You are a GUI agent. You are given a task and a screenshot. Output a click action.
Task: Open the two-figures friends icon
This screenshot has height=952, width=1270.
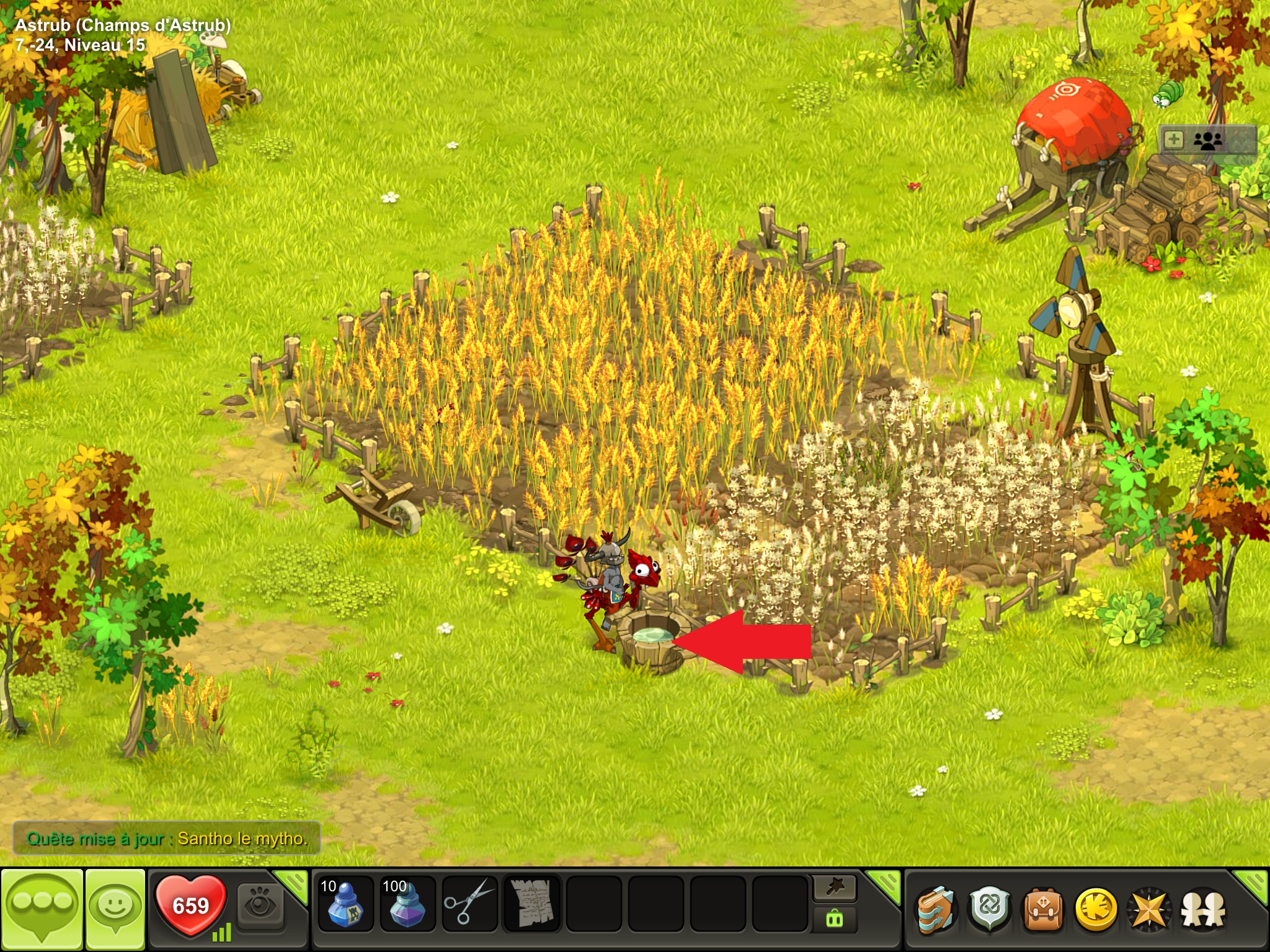(x=1203, y=910)
